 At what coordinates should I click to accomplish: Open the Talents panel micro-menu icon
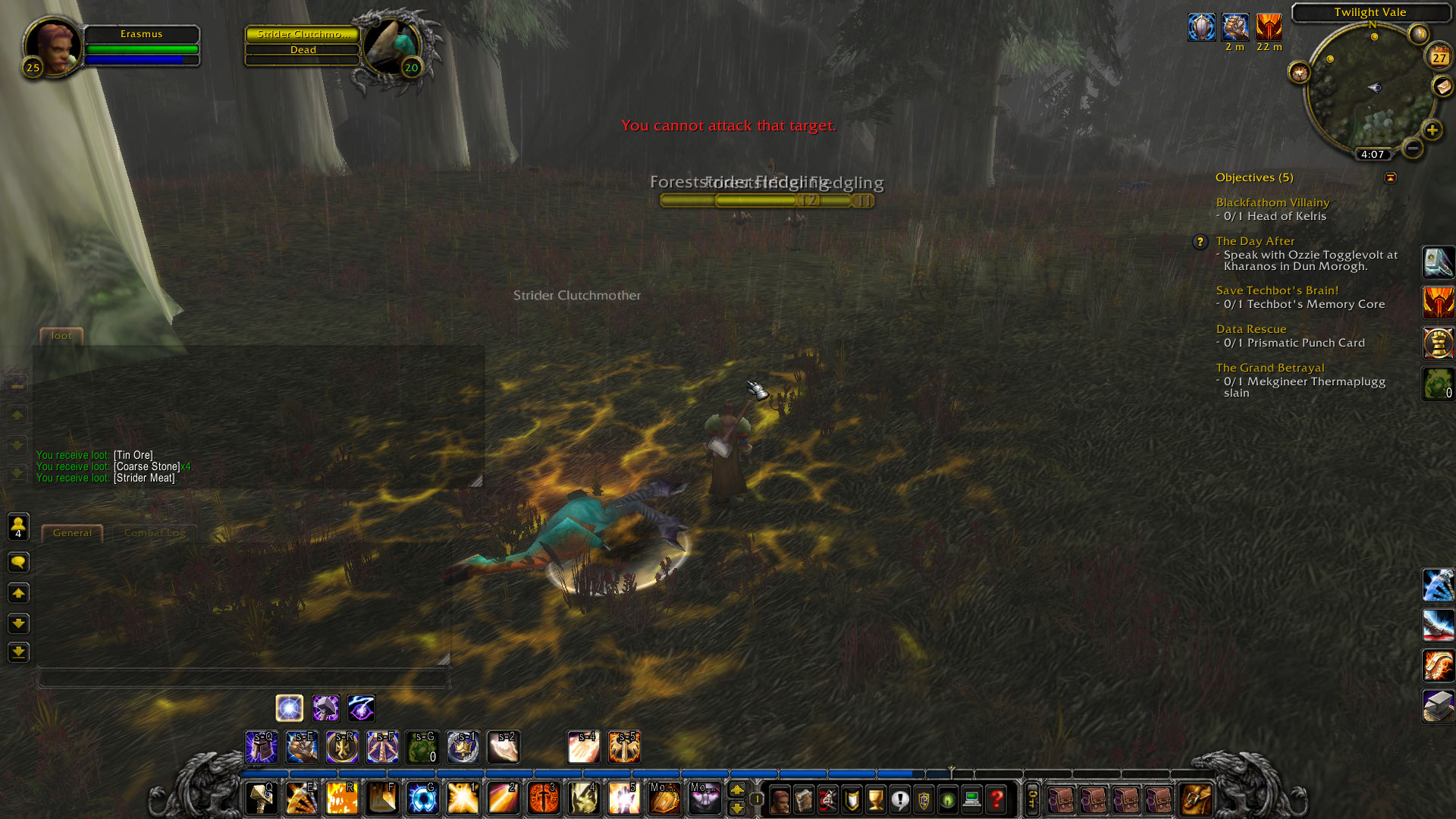827,798
